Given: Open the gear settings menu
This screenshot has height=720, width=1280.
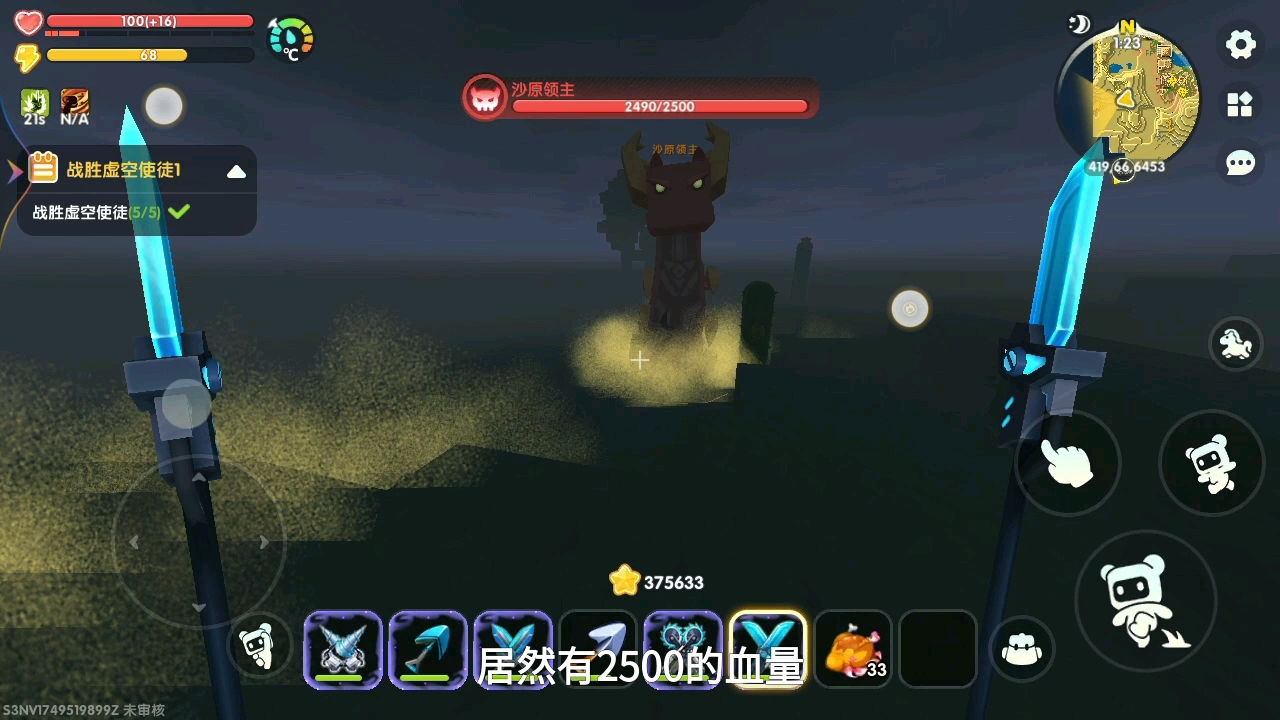Looking at the screenshot, I should click(1240, 44).
